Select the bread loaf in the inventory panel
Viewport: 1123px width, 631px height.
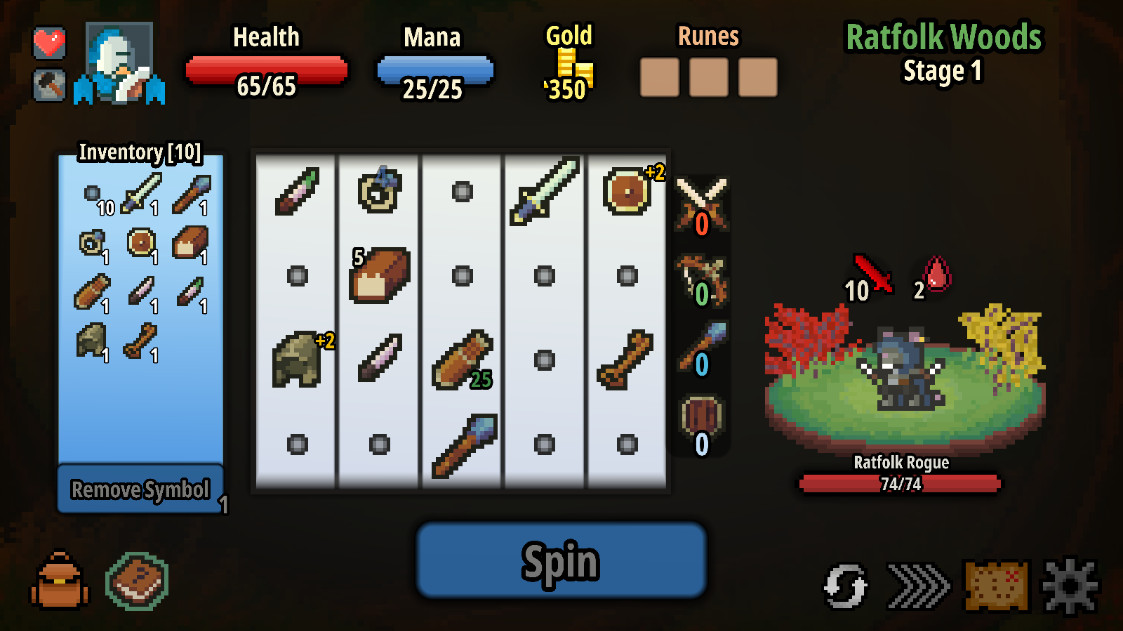tap(189, 243)
